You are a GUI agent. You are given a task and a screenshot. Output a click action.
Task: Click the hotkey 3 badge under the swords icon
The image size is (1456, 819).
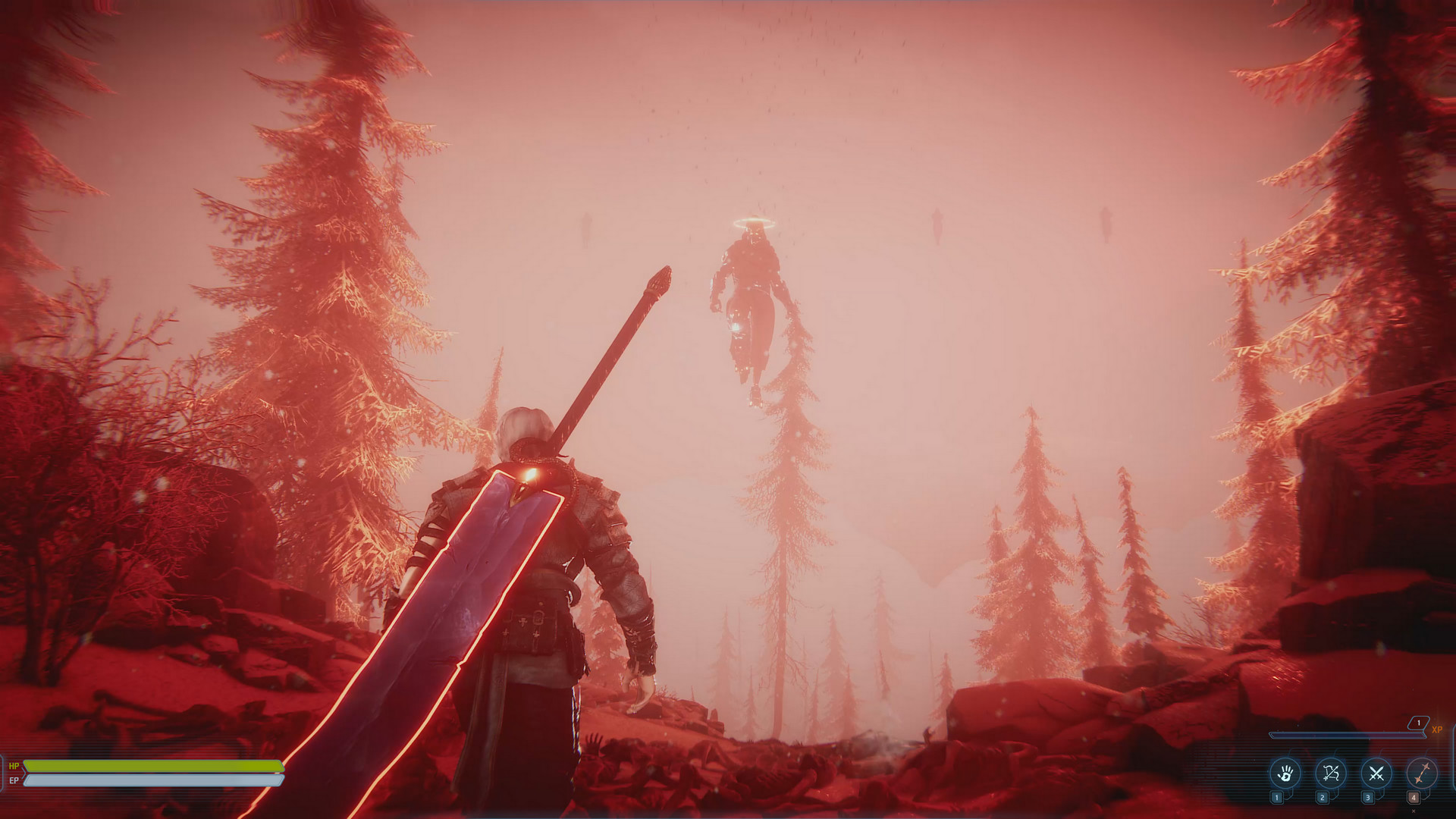(1367, 799)
